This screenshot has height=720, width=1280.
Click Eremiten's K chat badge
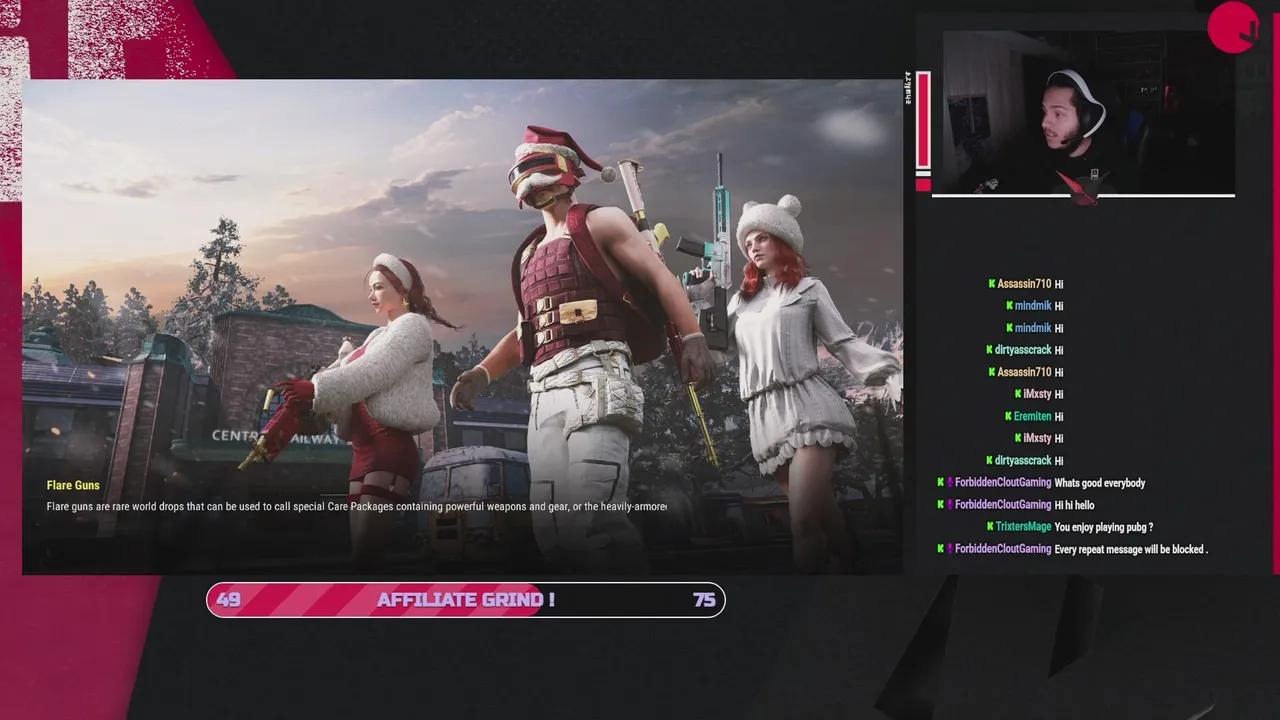[x=1007, y=416]
